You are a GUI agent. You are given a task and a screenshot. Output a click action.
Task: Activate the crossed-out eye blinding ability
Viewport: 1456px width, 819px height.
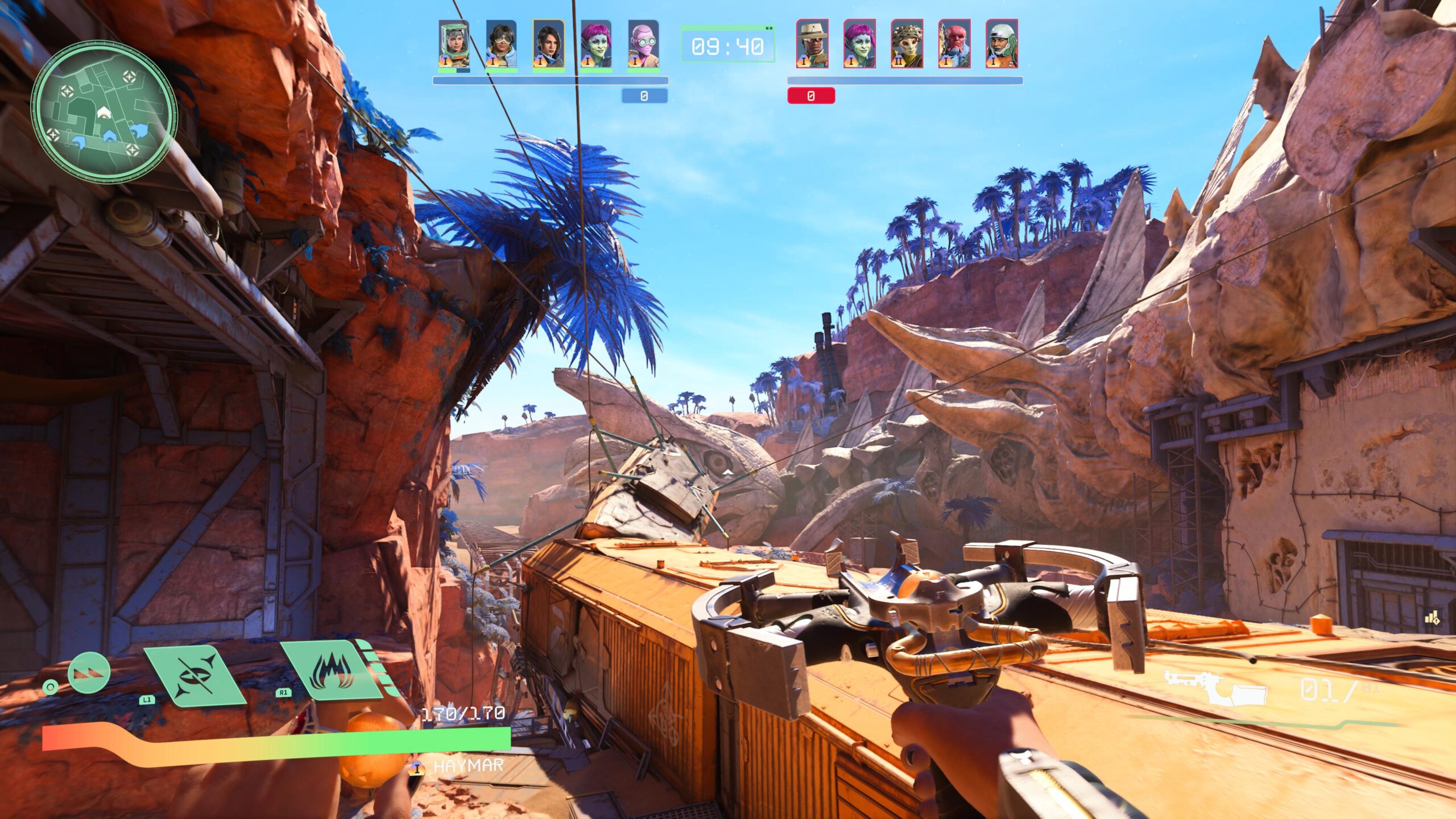point(195,676)
